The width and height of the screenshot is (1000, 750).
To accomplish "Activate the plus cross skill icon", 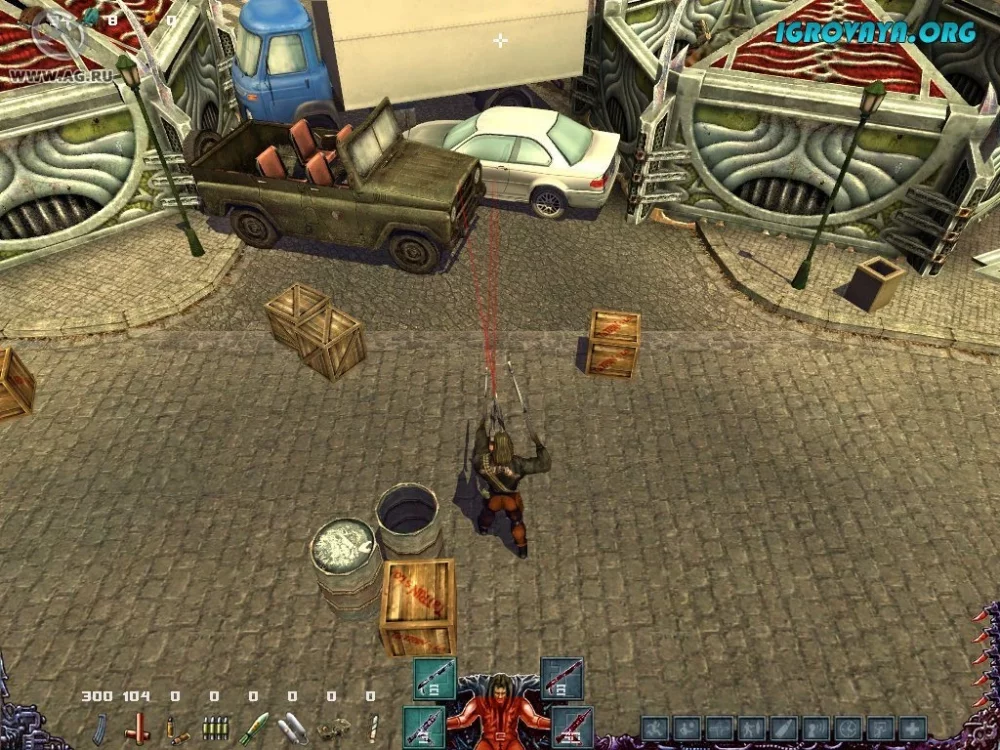I will (x=911, y=728).
